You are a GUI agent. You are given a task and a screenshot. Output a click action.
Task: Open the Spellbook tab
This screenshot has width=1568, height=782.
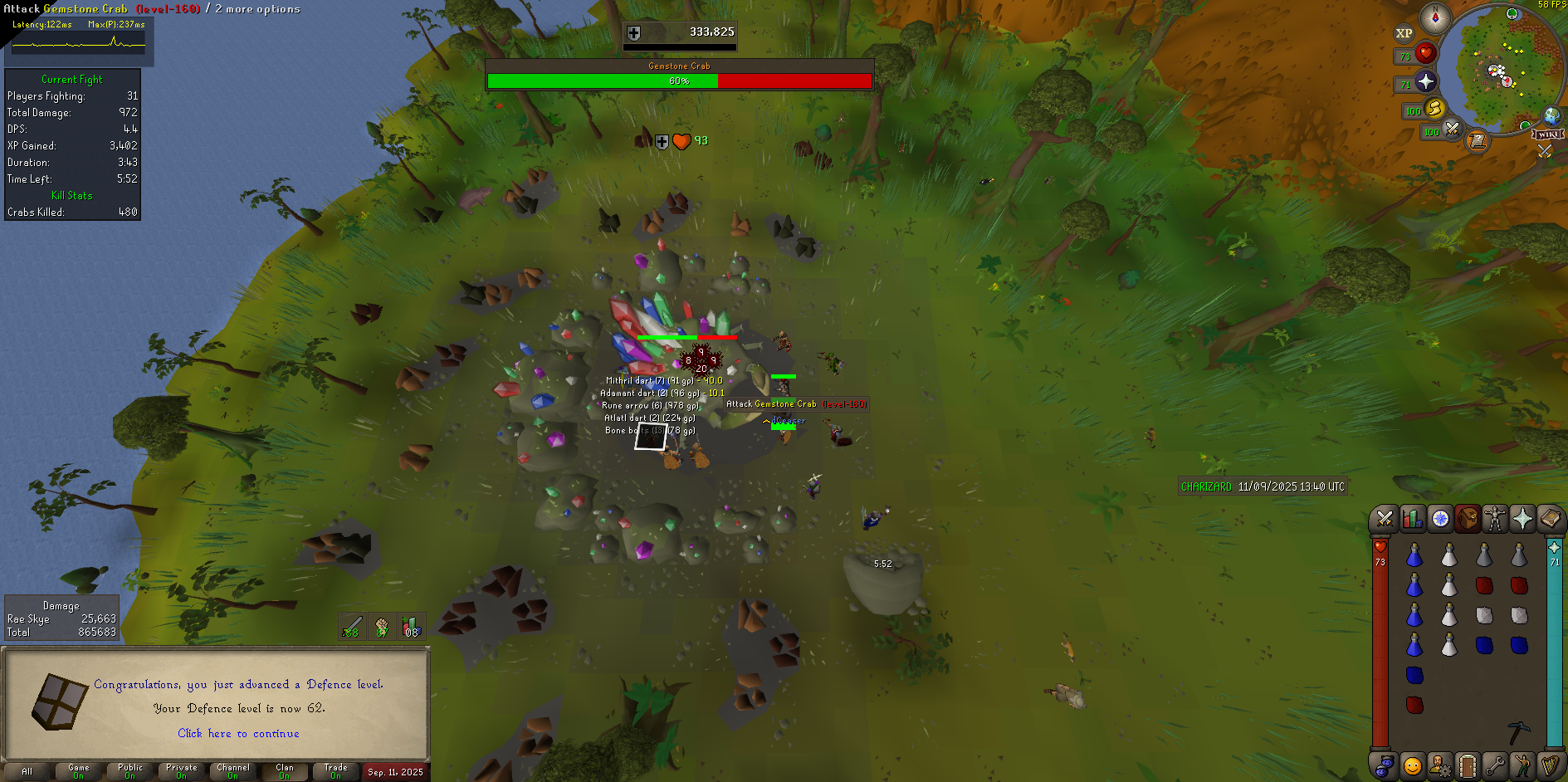[x=1550, y=519]
